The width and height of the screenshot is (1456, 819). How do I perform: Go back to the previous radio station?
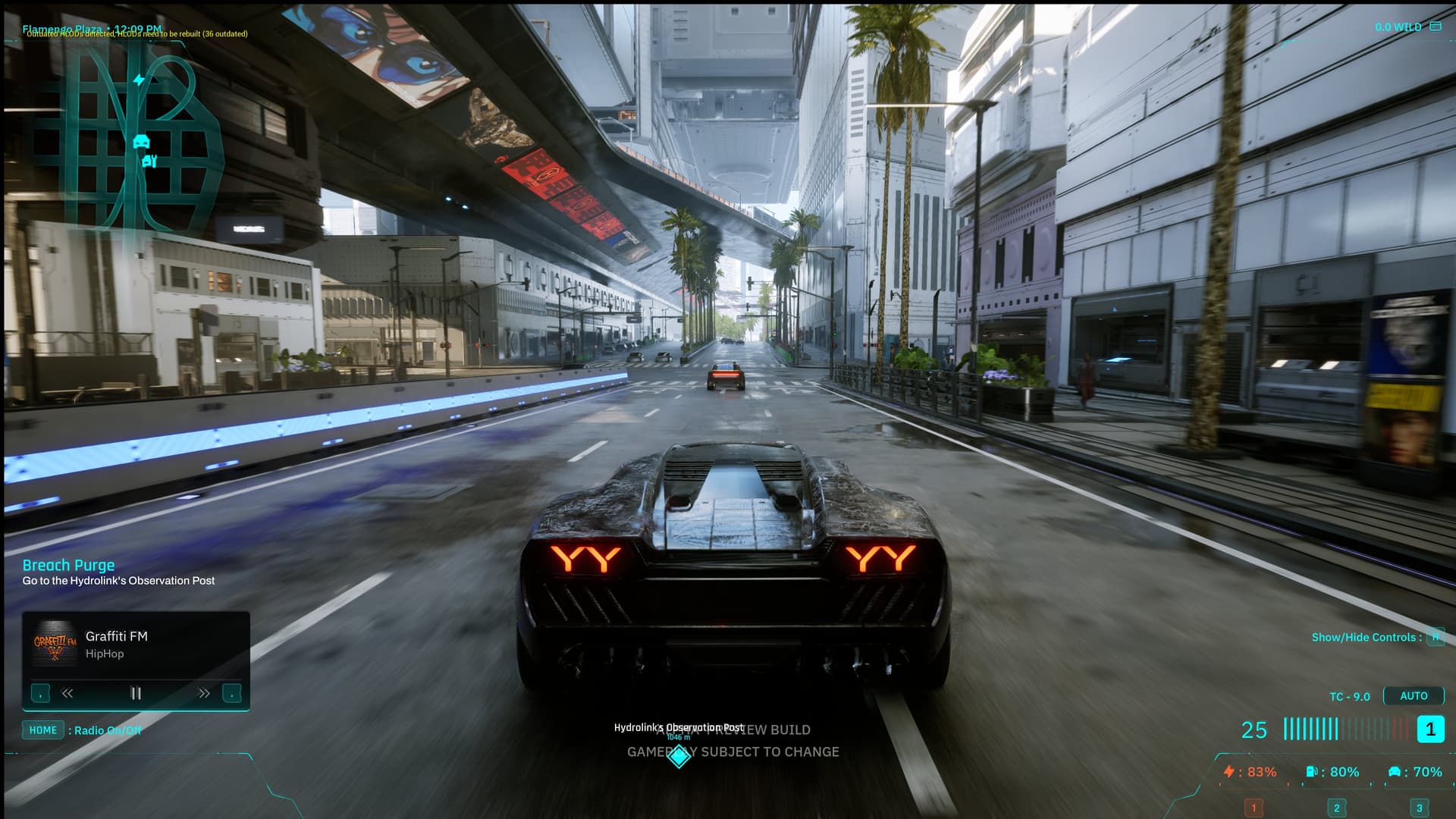(x=67, y=692)
